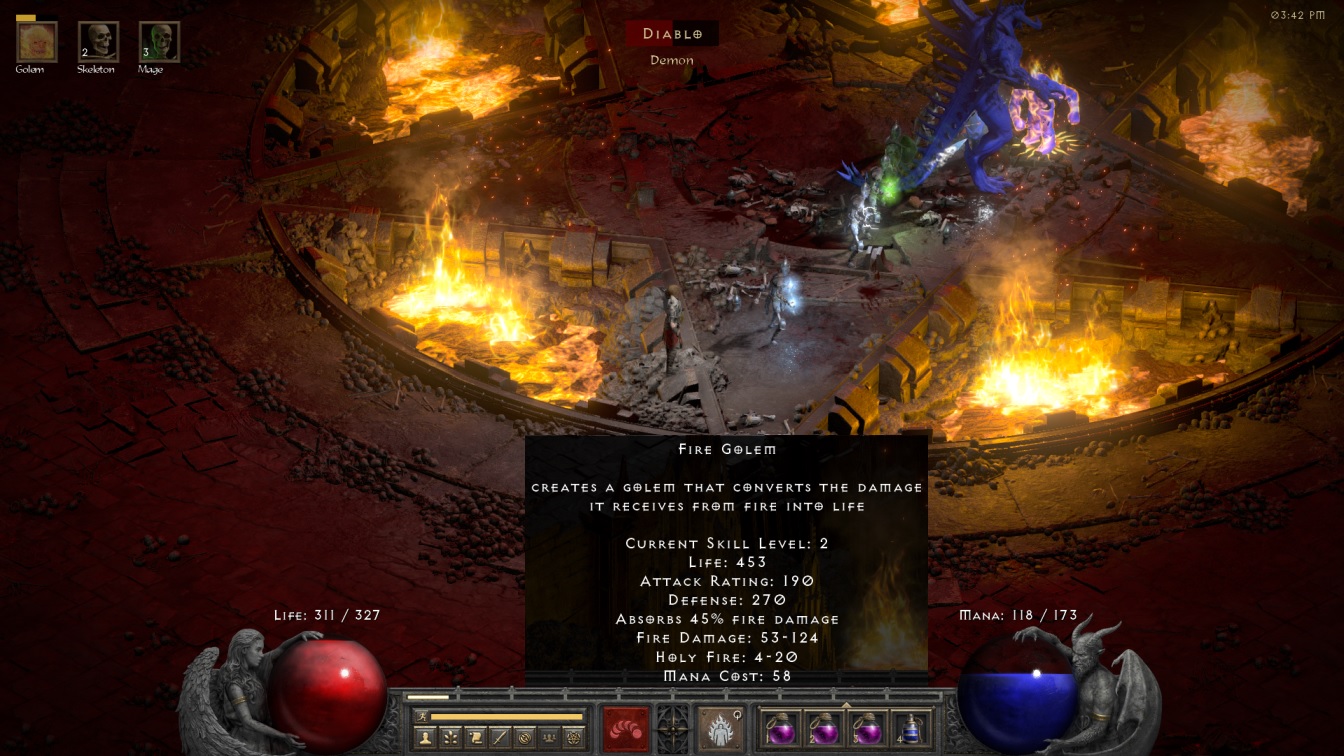
Task: Use the purple potion in belt slot 2
Action: coord(823,729)
